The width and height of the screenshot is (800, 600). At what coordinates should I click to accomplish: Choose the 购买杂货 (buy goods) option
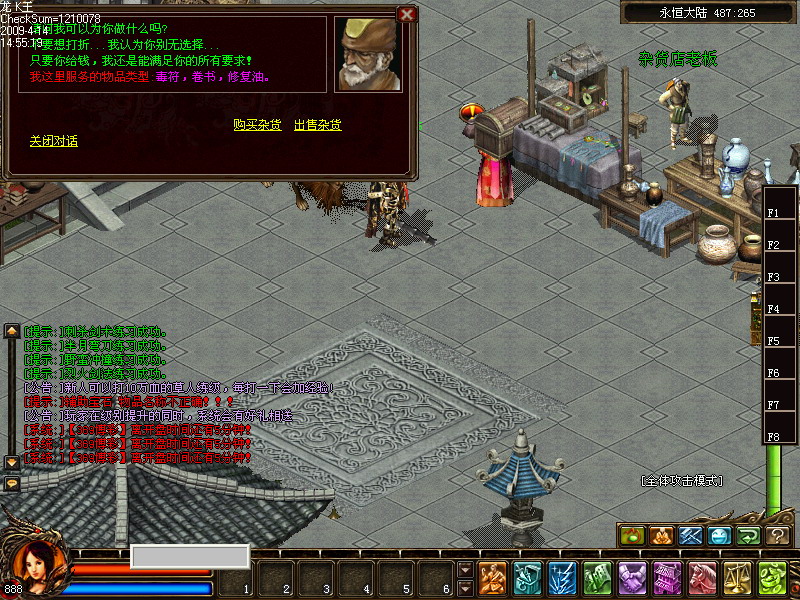tap(257, 125)
